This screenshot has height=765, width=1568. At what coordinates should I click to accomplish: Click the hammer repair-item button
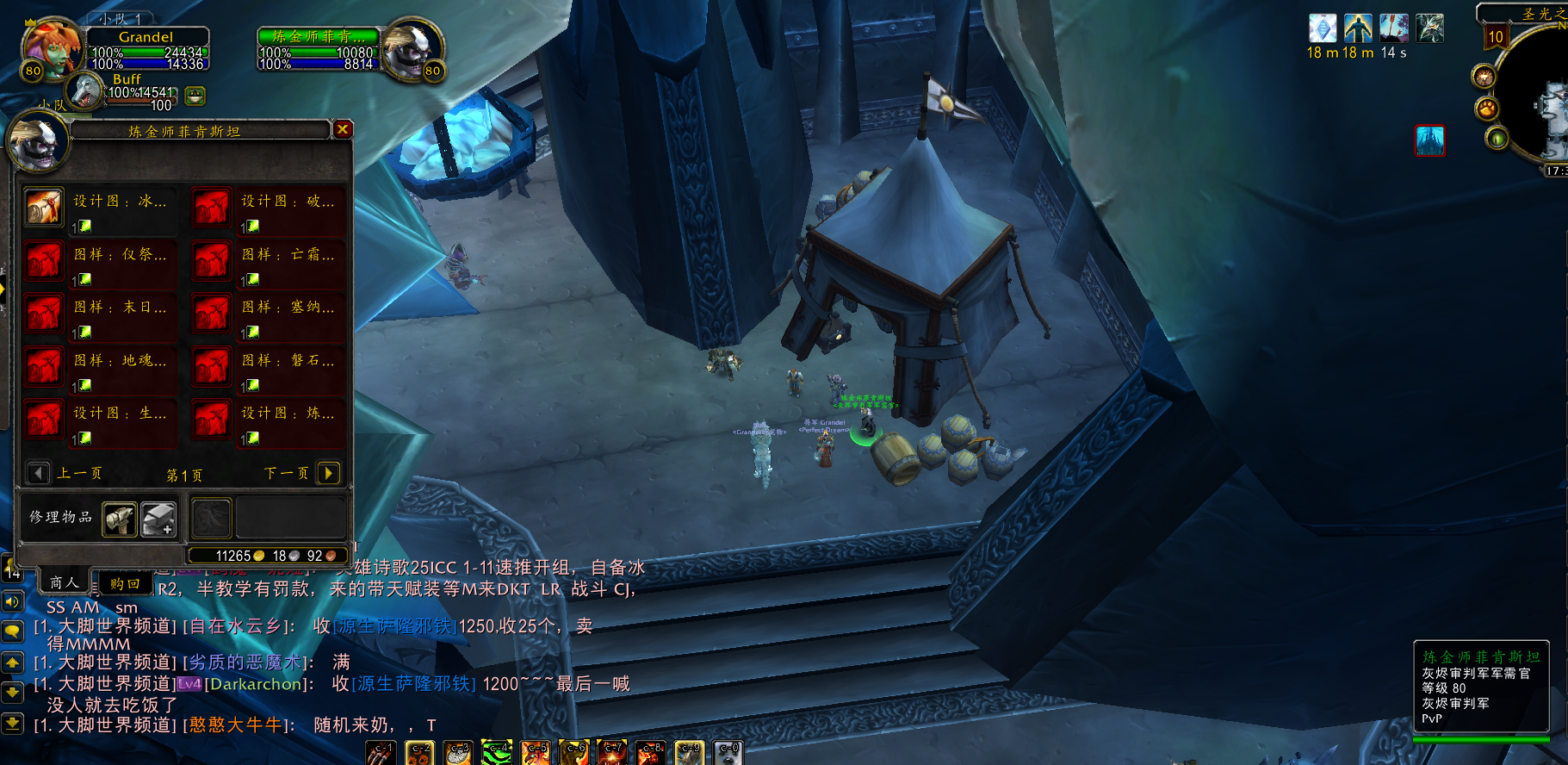point(120,519)
